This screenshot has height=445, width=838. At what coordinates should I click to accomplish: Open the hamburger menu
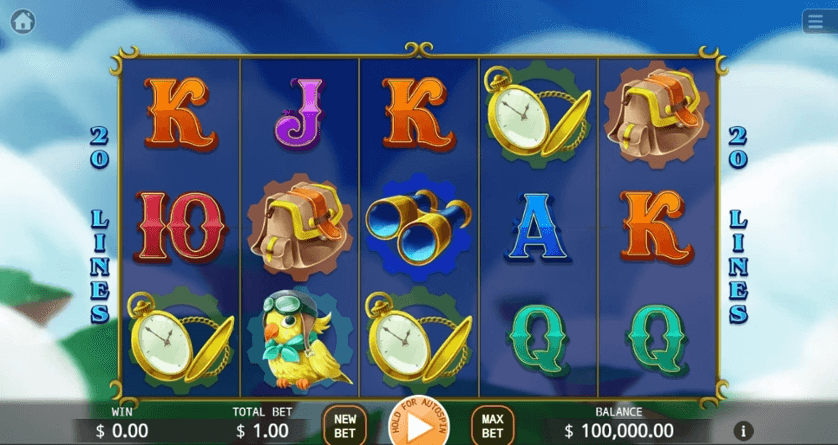(815, 22)
